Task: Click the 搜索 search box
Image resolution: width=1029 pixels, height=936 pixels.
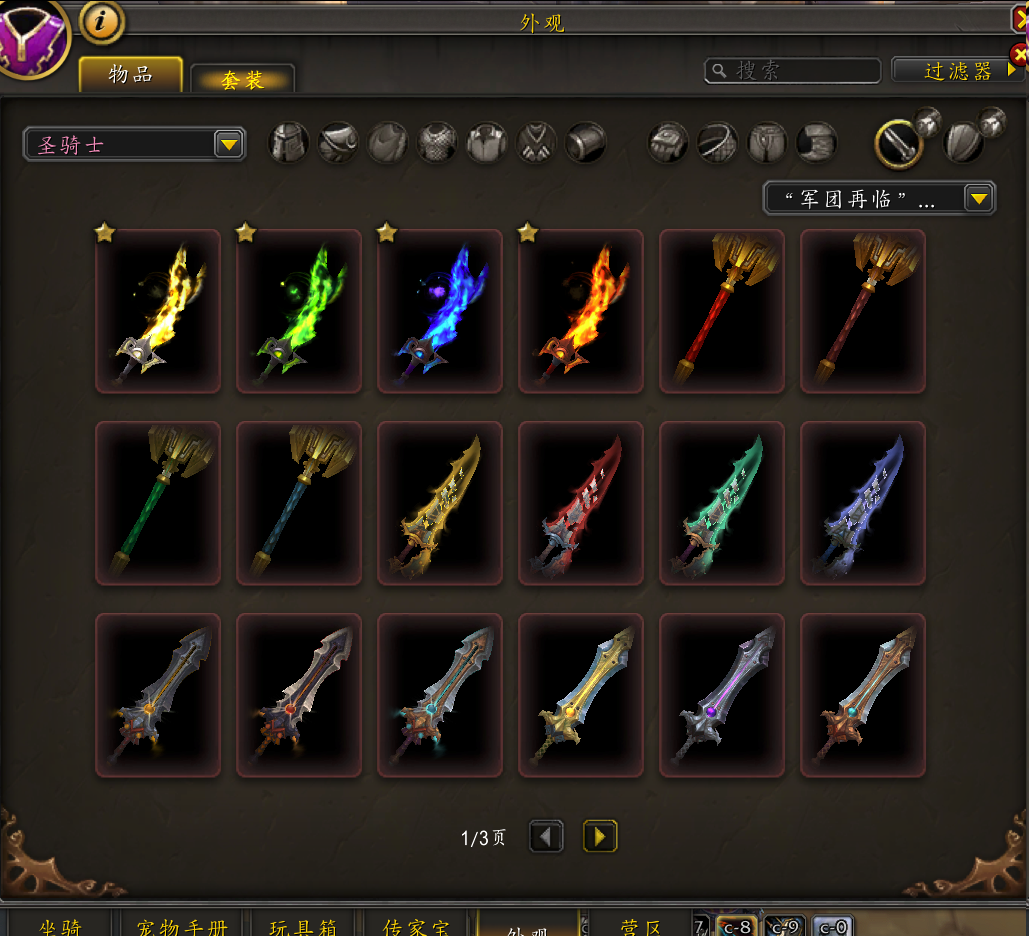Action: pos(793,71)
